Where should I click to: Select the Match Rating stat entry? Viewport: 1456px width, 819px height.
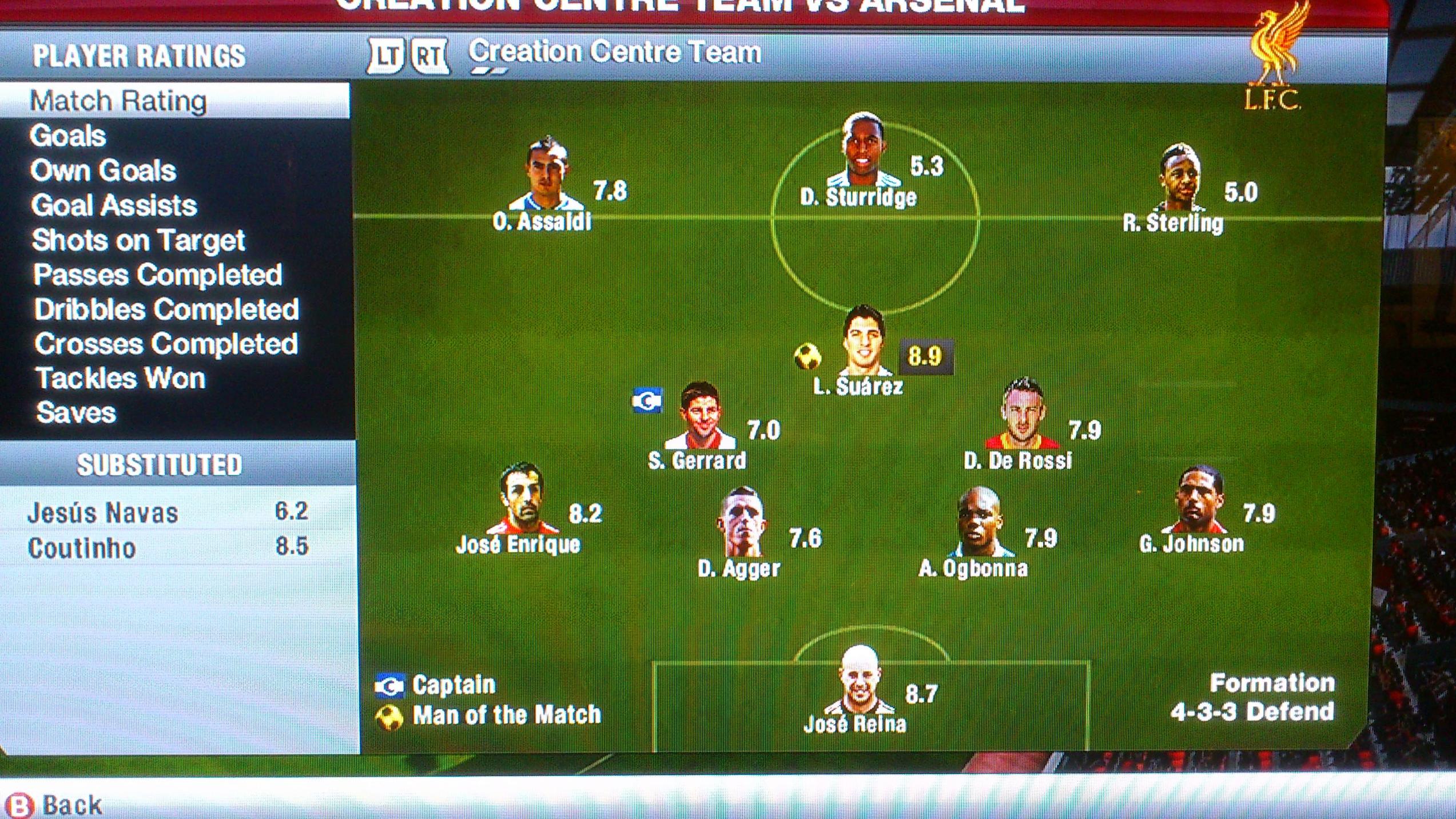[118, 101]
